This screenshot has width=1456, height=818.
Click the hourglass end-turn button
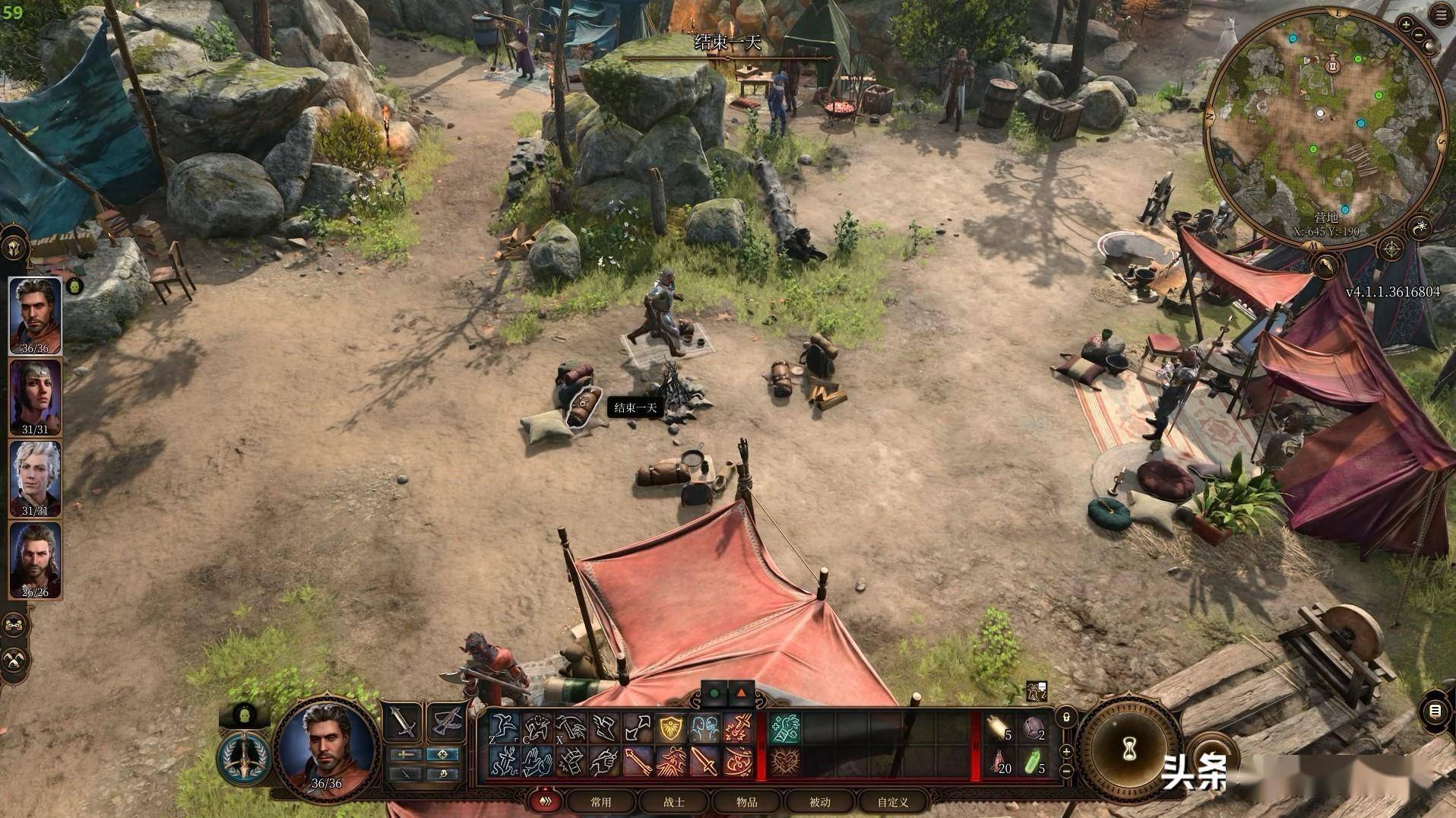pos(1128,750)
